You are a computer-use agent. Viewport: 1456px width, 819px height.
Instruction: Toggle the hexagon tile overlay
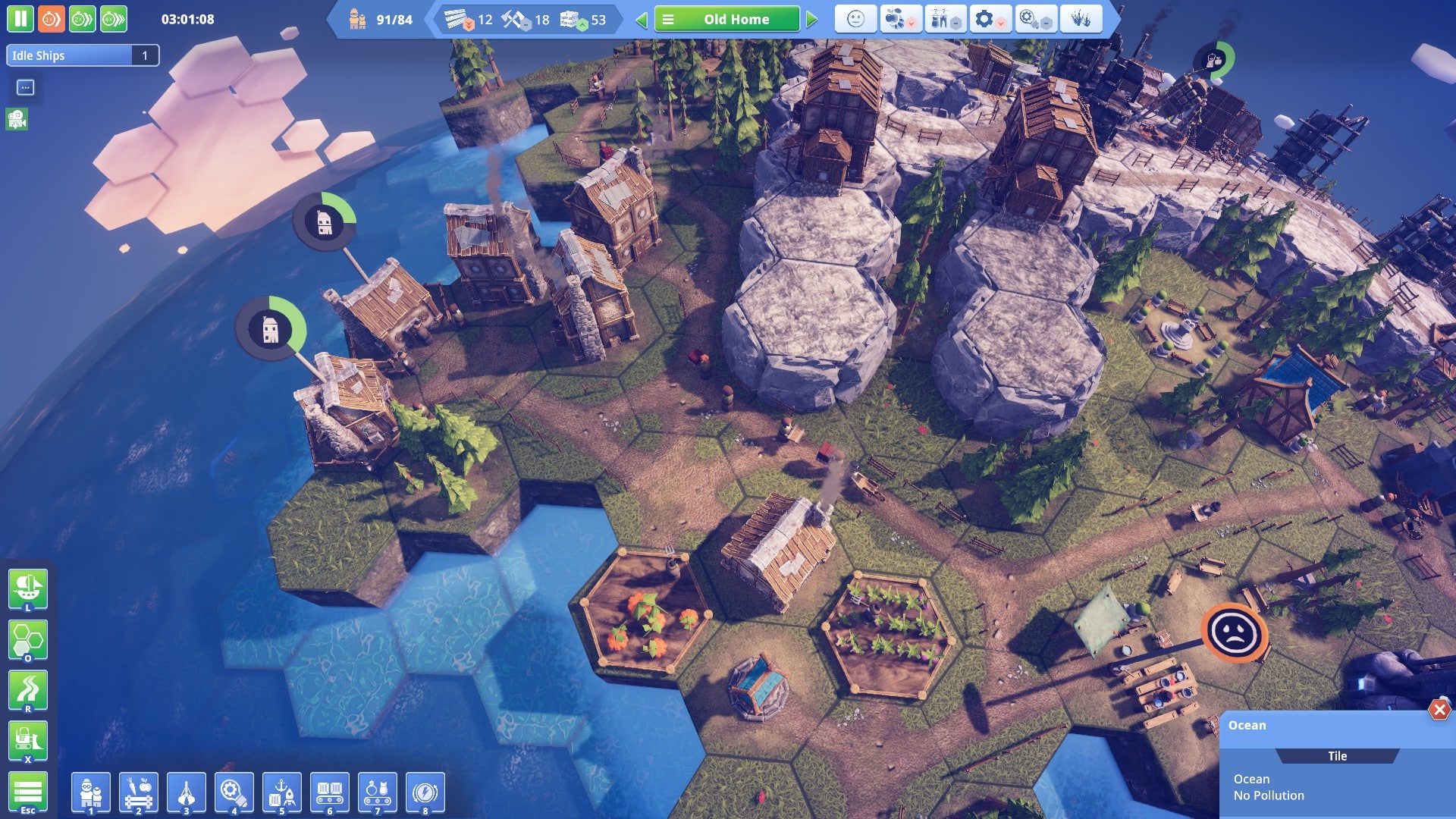click(x=28, y=639)
